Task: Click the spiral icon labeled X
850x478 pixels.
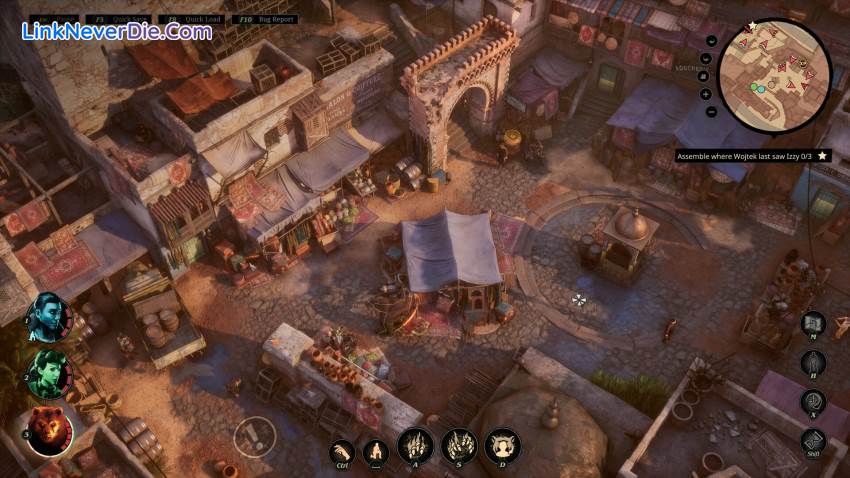Action: [813, 401]
